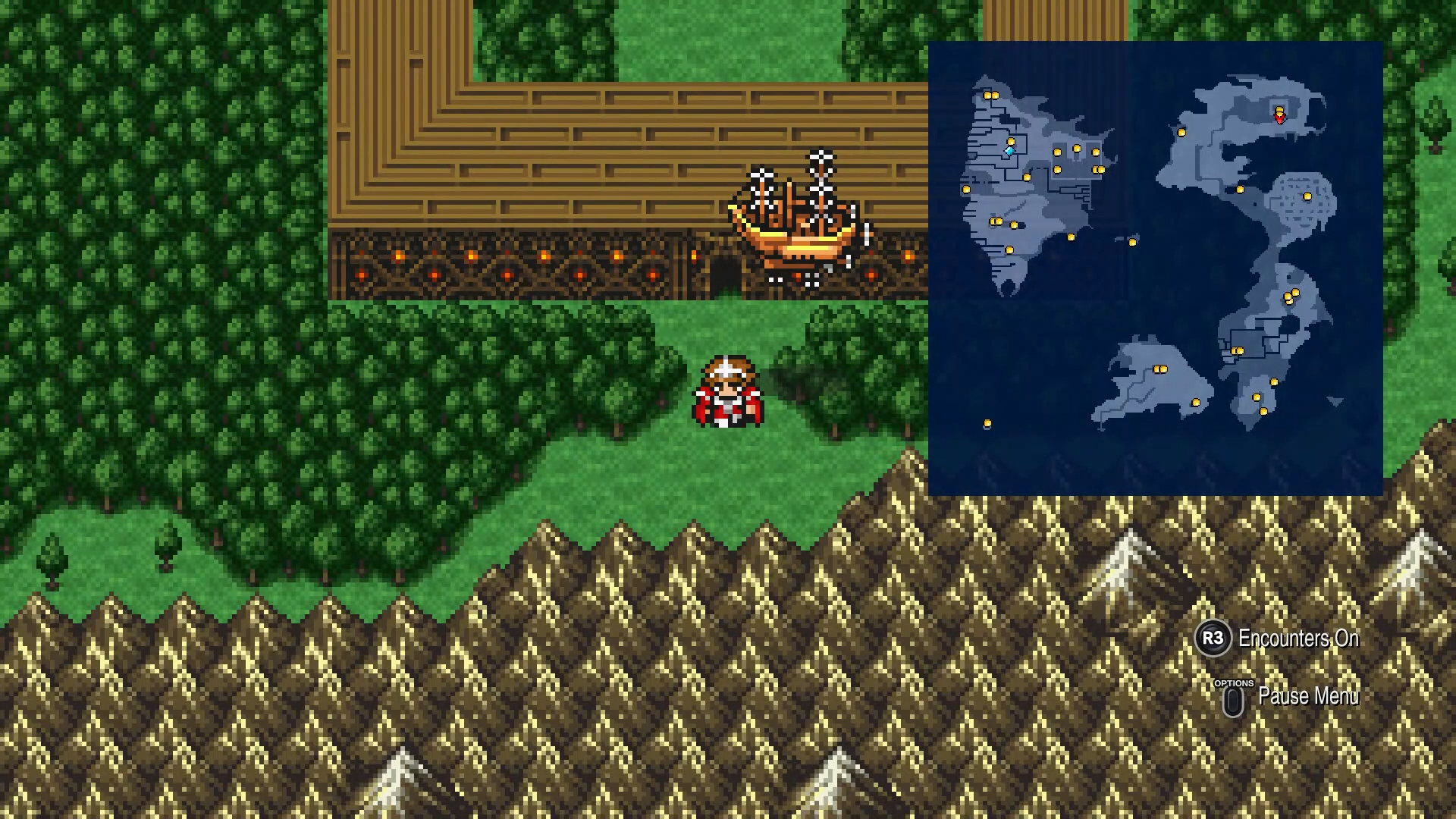The image size is (1456, 819).
Task: Open the Pause Menu
Action: (1308, 696)
